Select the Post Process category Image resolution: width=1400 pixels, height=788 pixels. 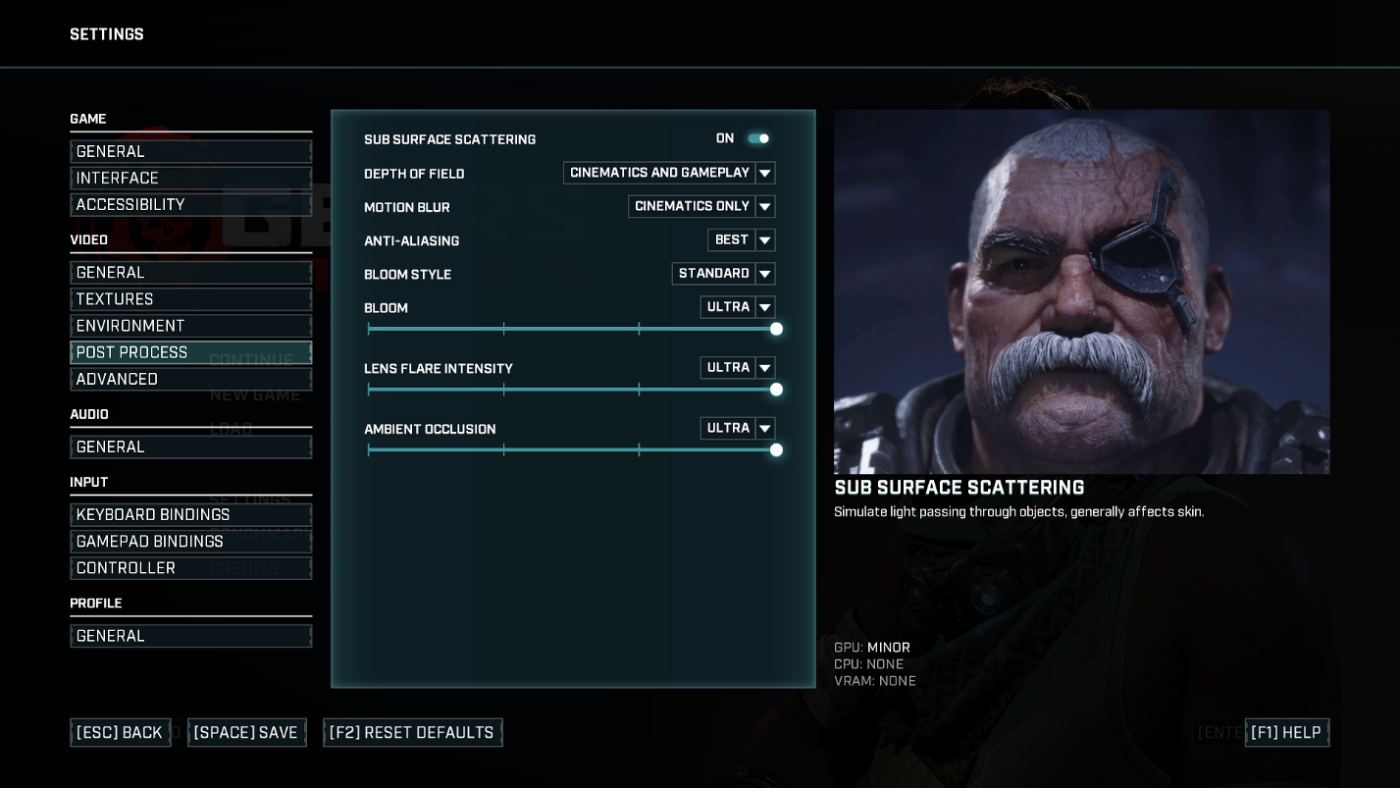click(x=190, y=352)
